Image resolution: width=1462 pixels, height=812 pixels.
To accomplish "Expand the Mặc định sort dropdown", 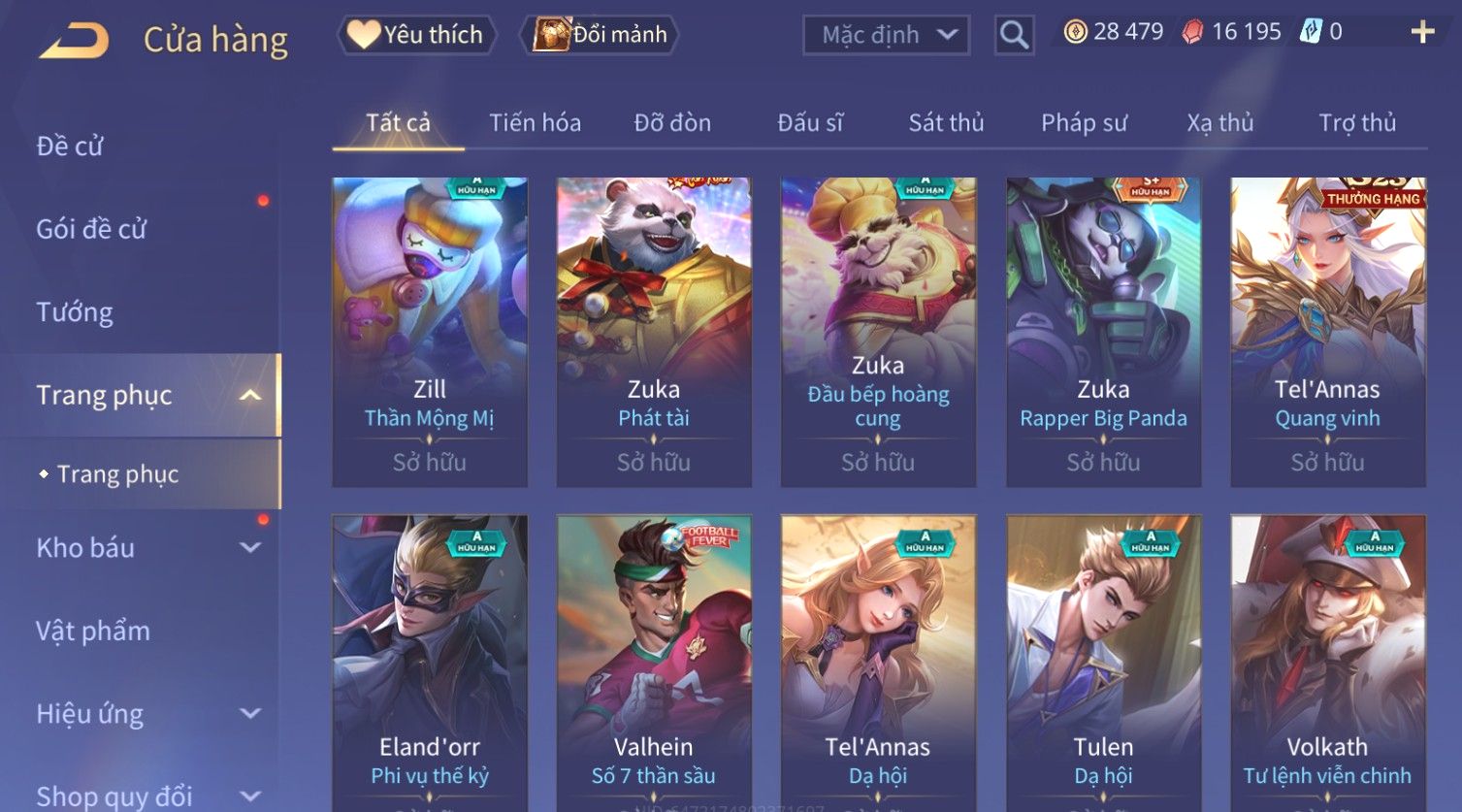I will click(x=886, y=35).
